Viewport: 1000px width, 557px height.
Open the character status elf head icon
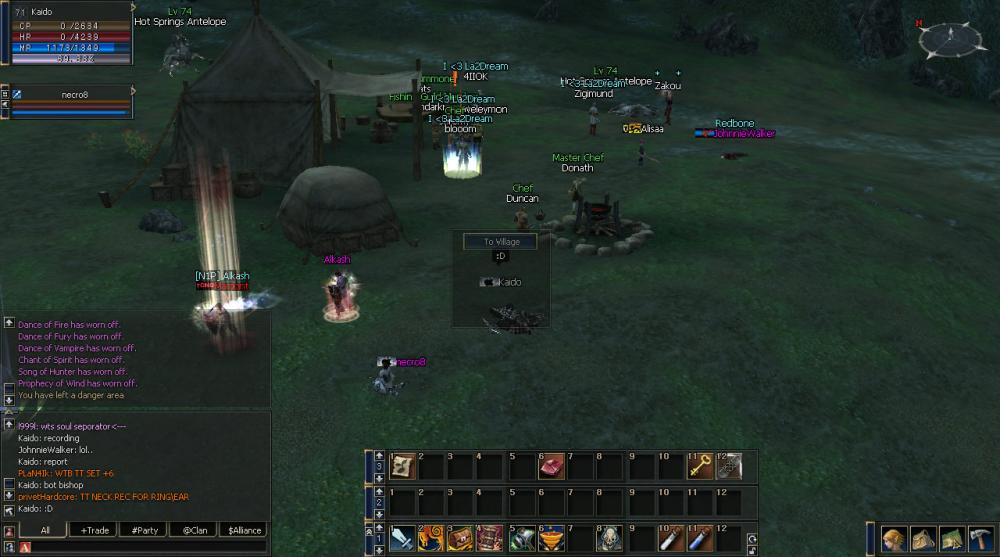(894, 540)
